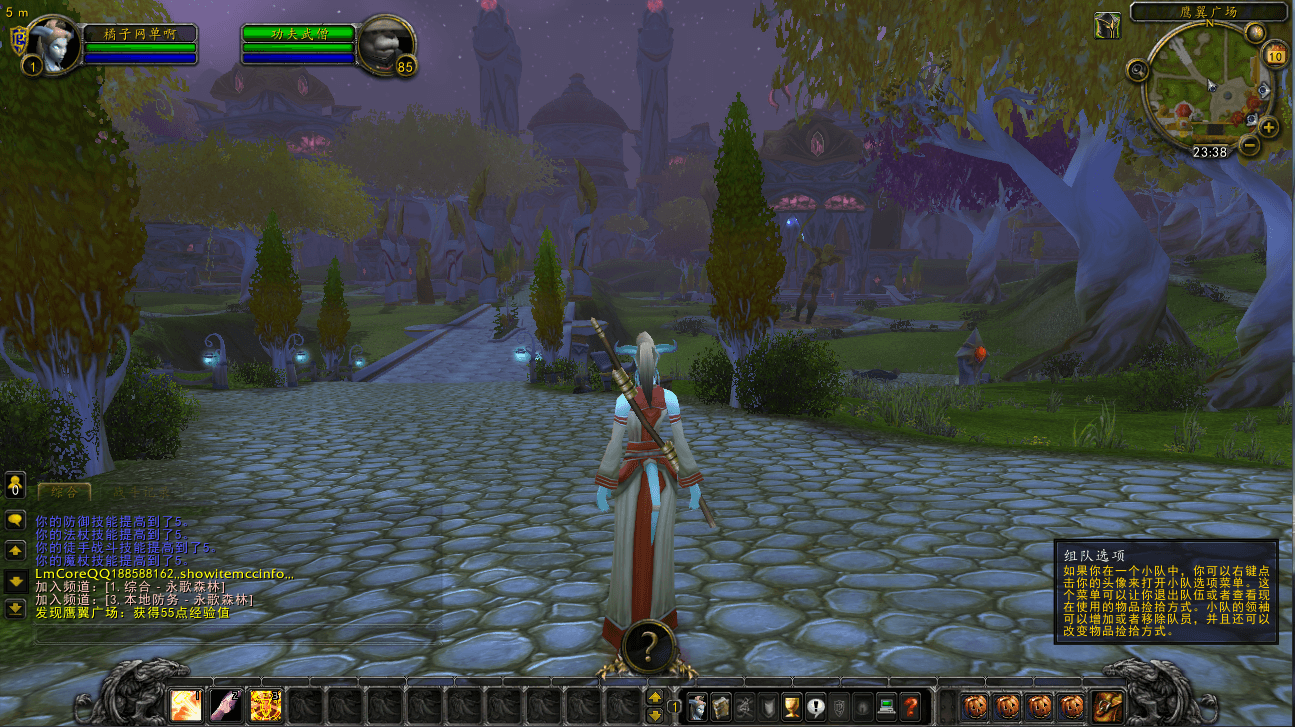Viewport: 1295px width, 727px height.
Task: Open the achievements trophy button
Action: (x=792, y=705)
